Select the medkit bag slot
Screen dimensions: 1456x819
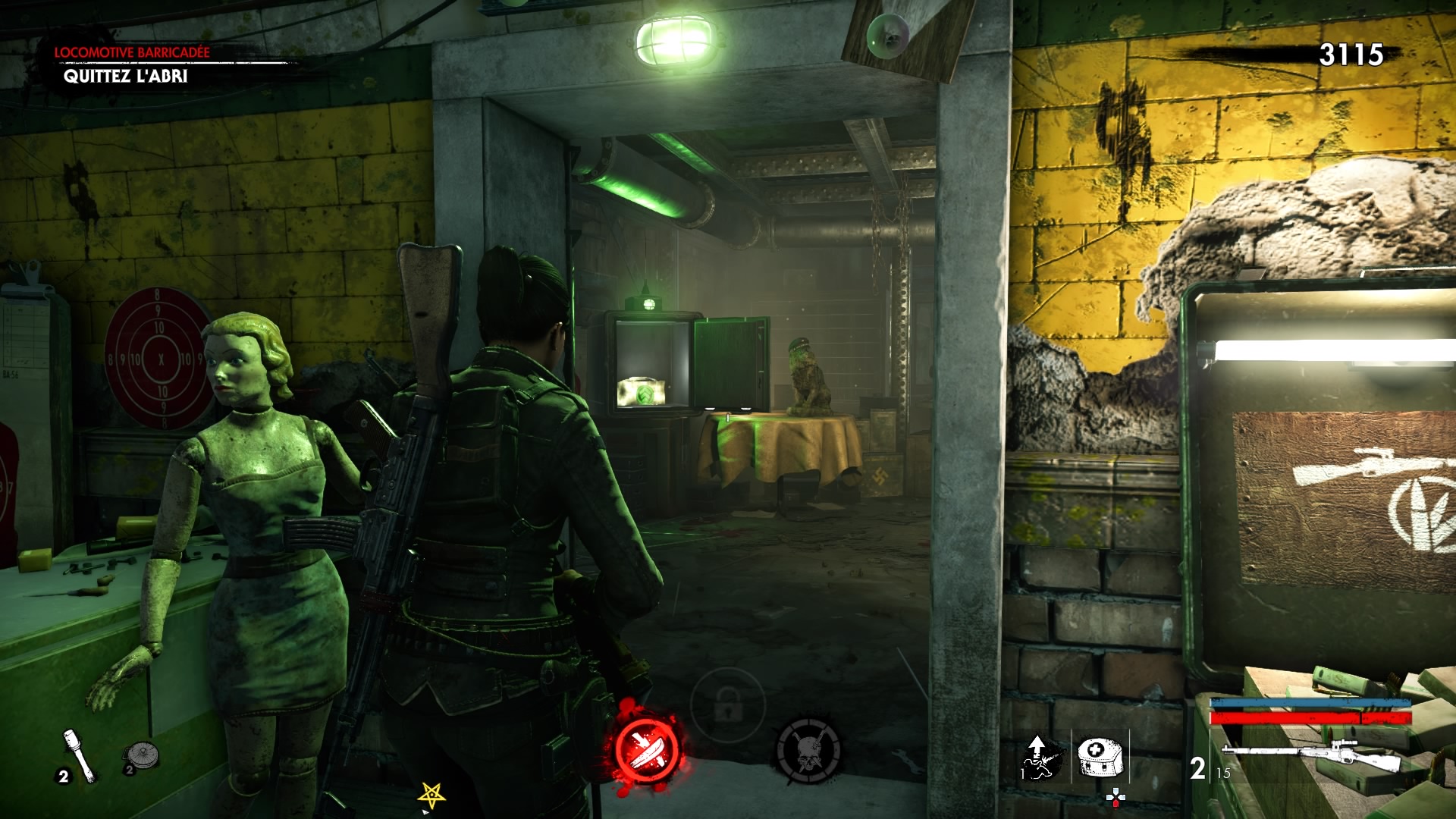pos(1099,756)
